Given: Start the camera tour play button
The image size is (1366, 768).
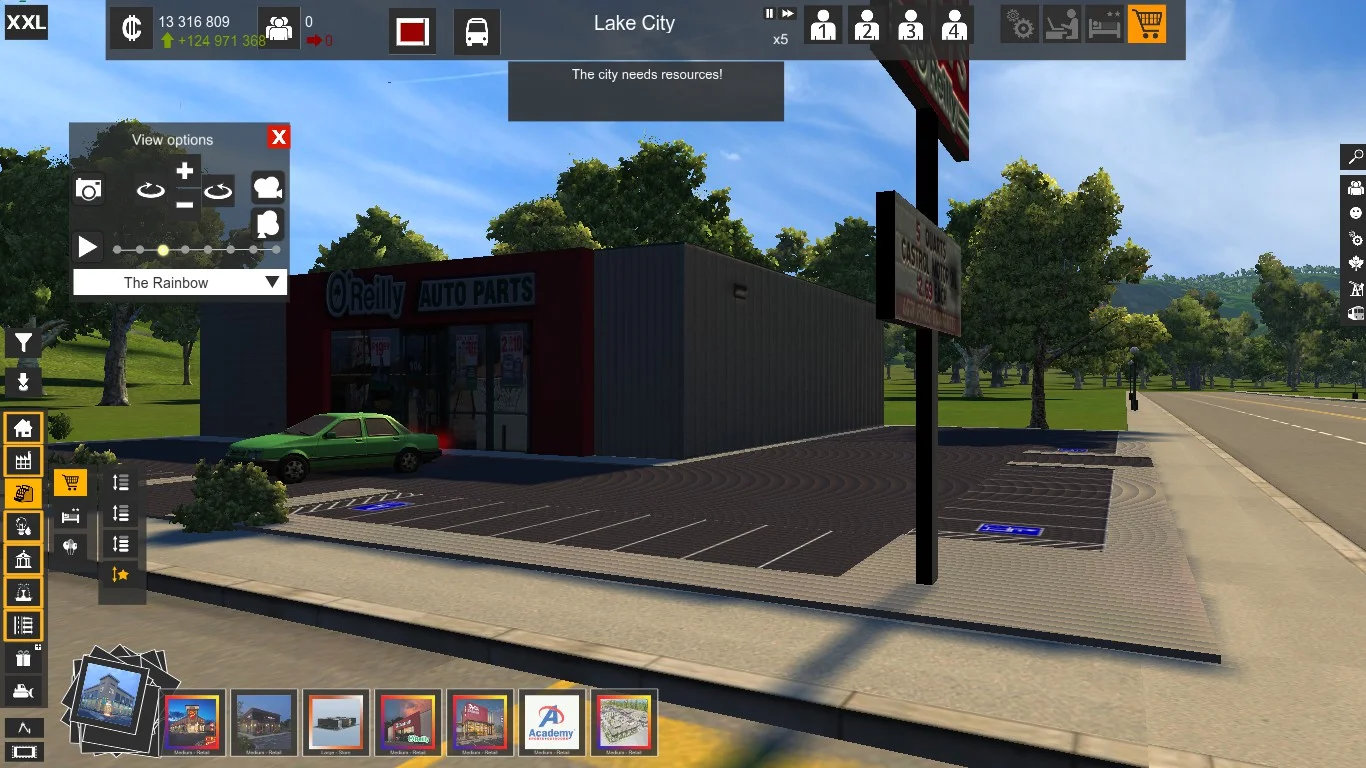Looking at the screenshot, I should [x=88, y=247].
